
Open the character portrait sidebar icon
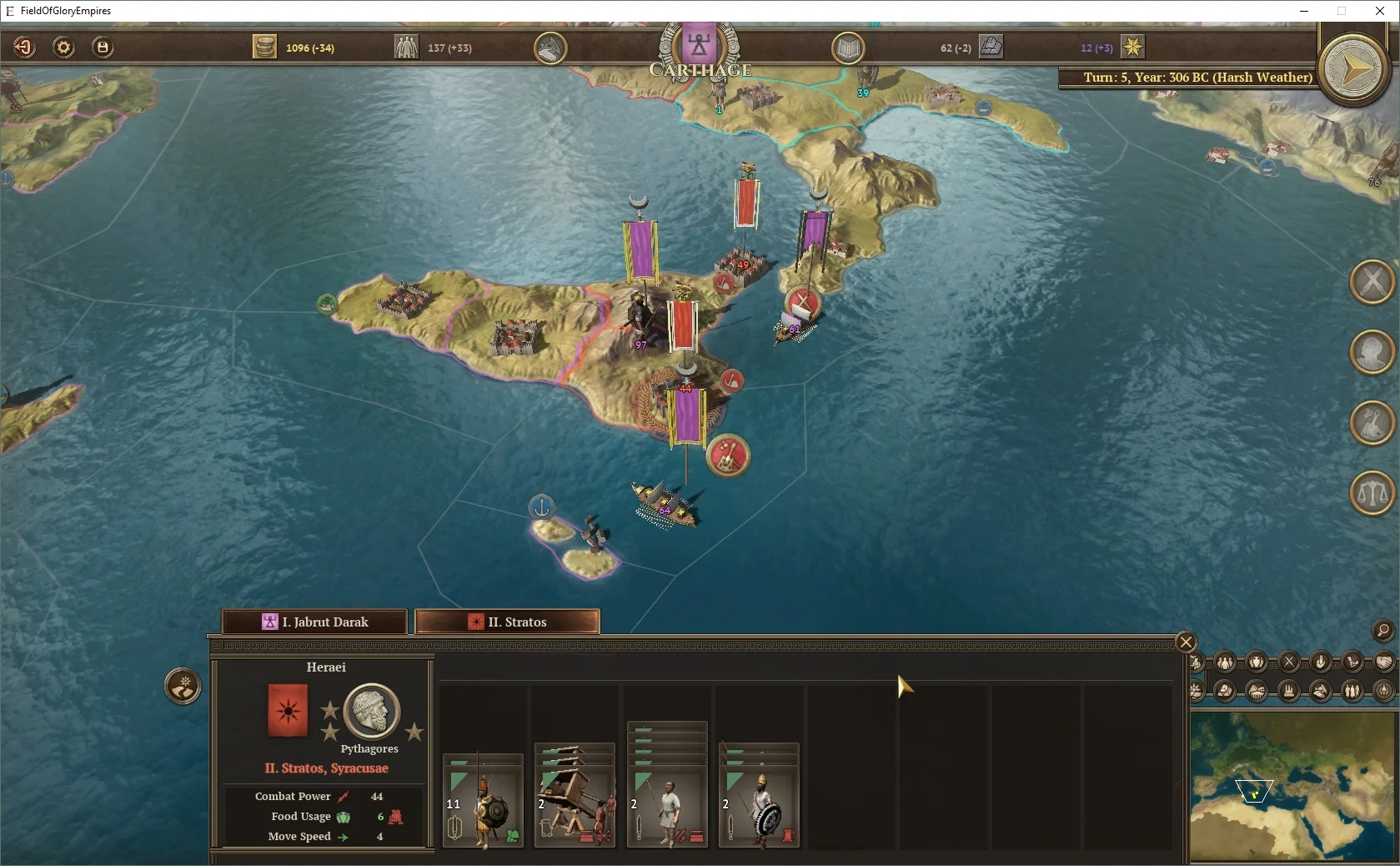[x=1370, y=351]
